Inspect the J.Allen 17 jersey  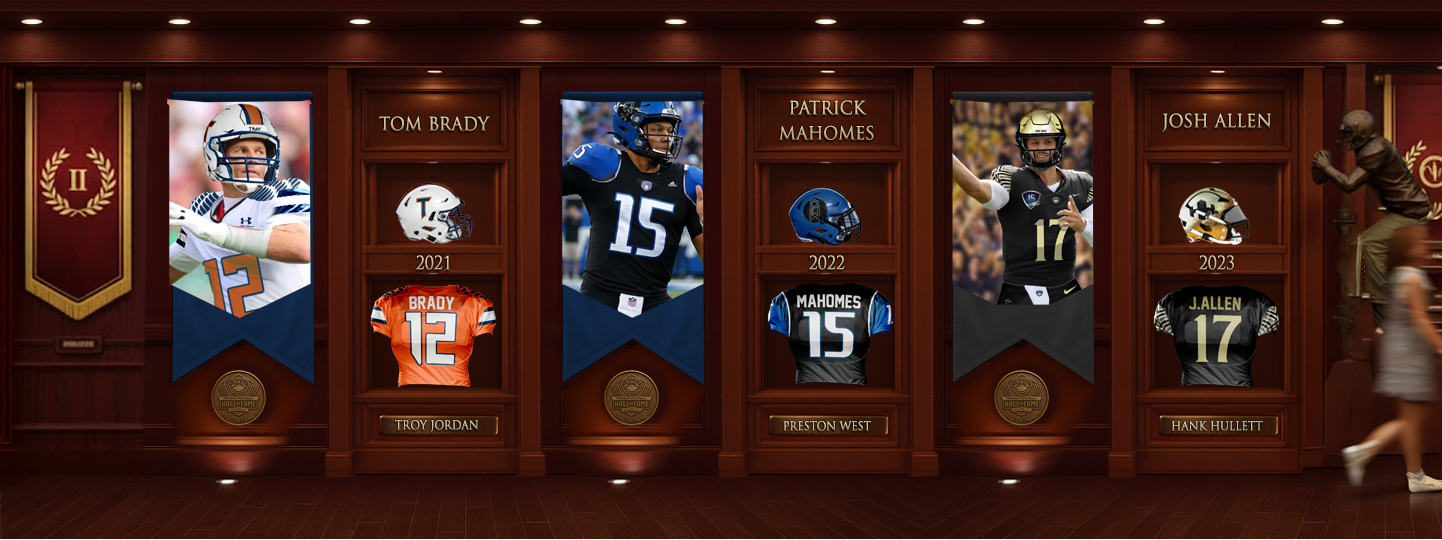pos(1216,336)
